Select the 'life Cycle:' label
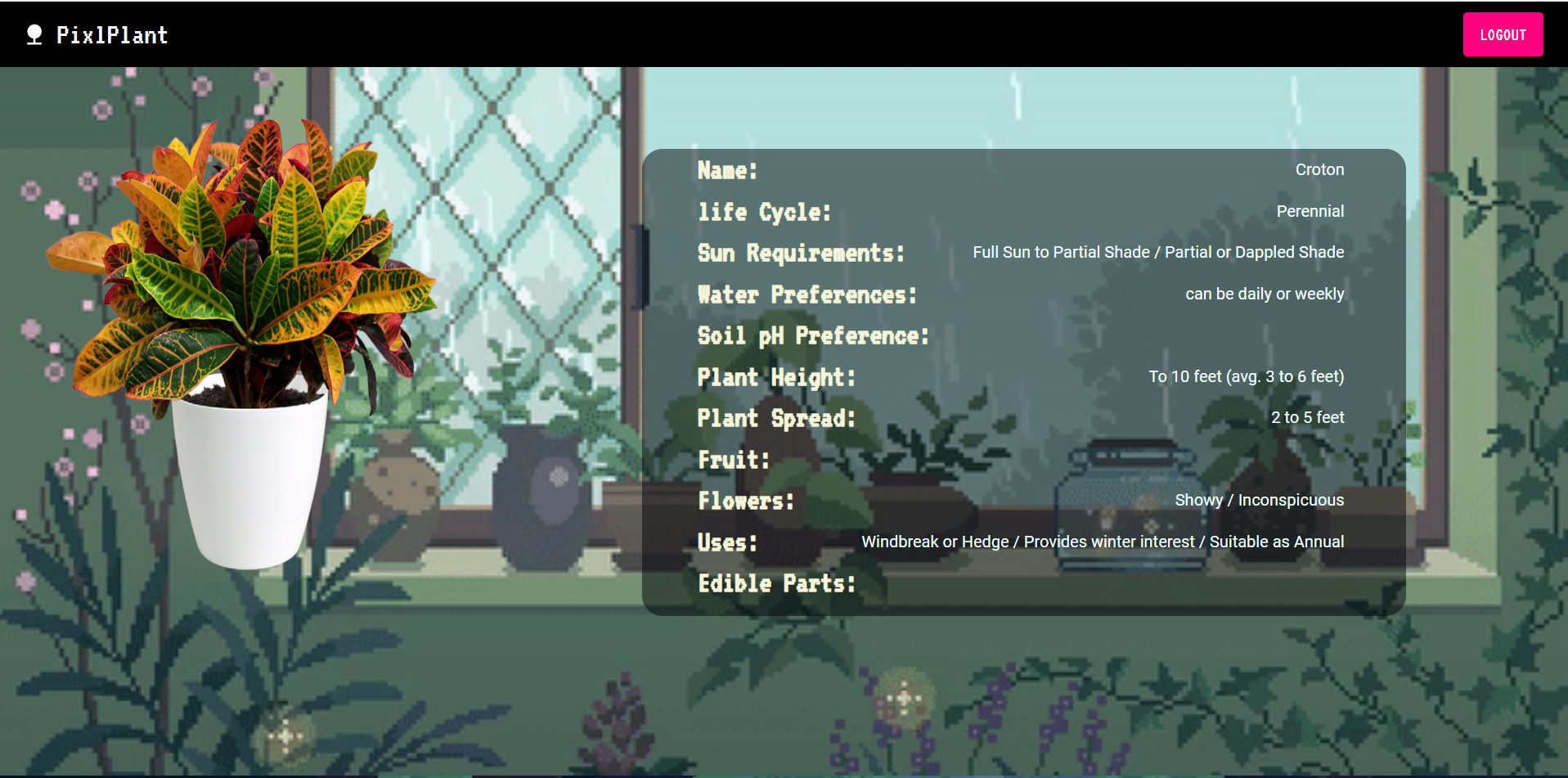The height and width of the screenshot is (778, 1568). click(763, 211)
